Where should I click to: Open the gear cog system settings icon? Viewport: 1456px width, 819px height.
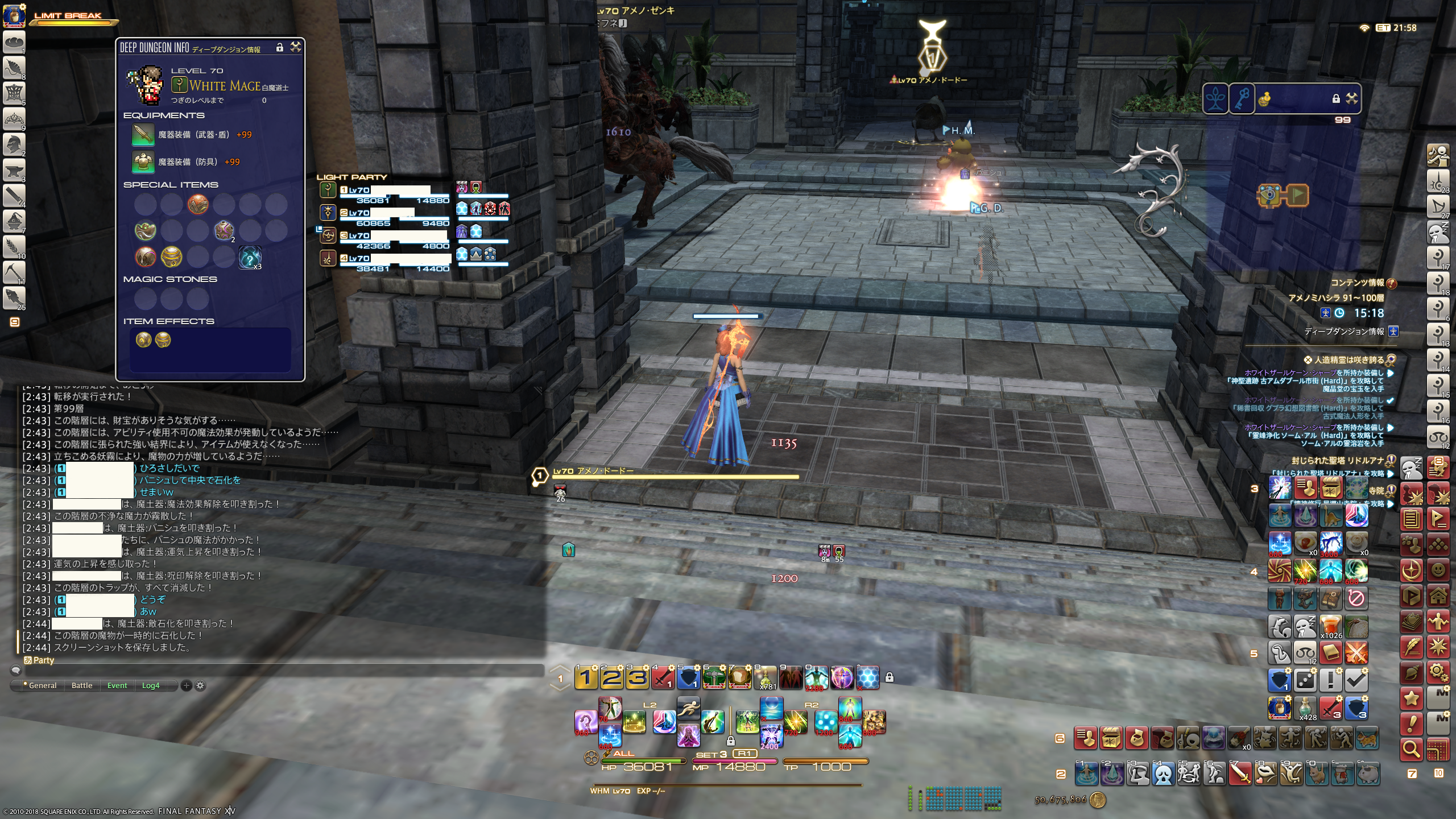1438,672
